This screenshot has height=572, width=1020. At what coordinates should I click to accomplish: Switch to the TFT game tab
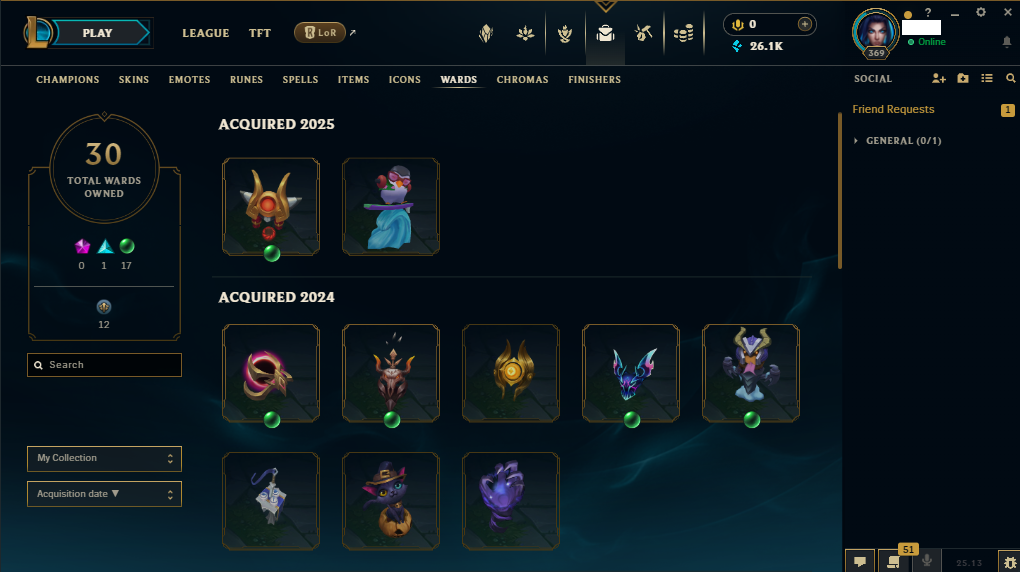click(x=260, y=33)
